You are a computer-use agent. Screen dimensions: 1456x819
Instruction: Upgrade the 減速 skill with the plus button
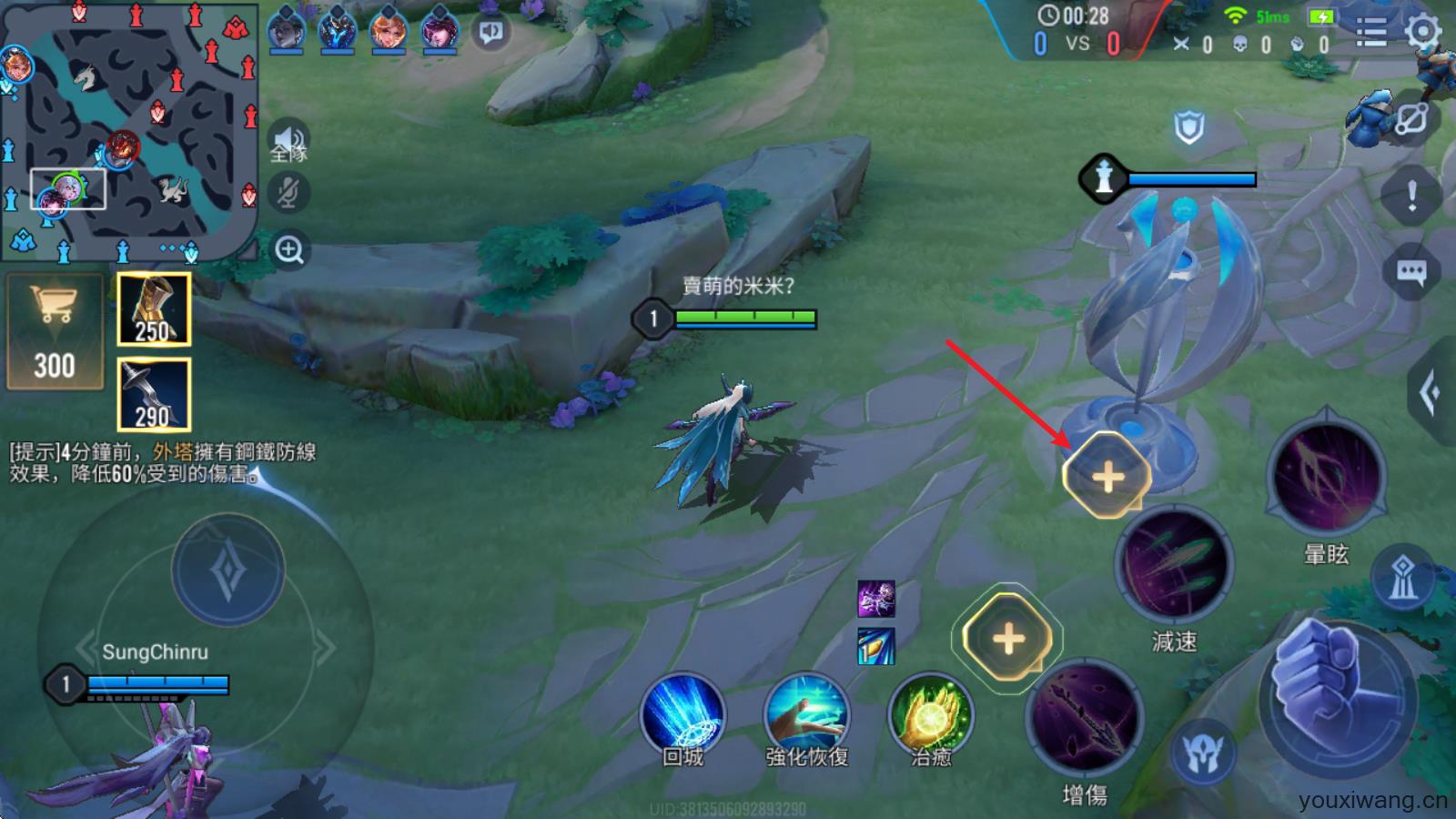click(x=1107, y=476)
